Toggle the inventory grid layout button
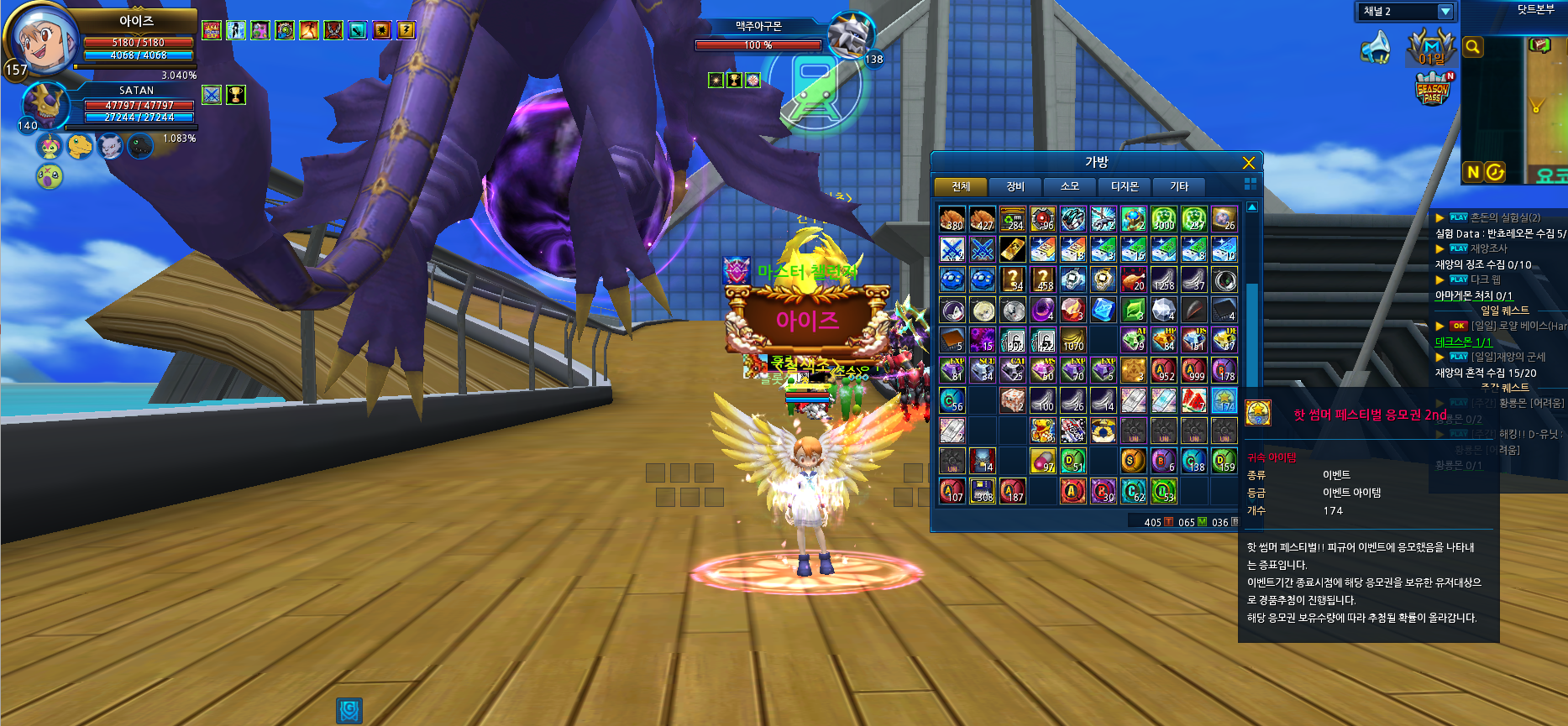 [1250, 184]
